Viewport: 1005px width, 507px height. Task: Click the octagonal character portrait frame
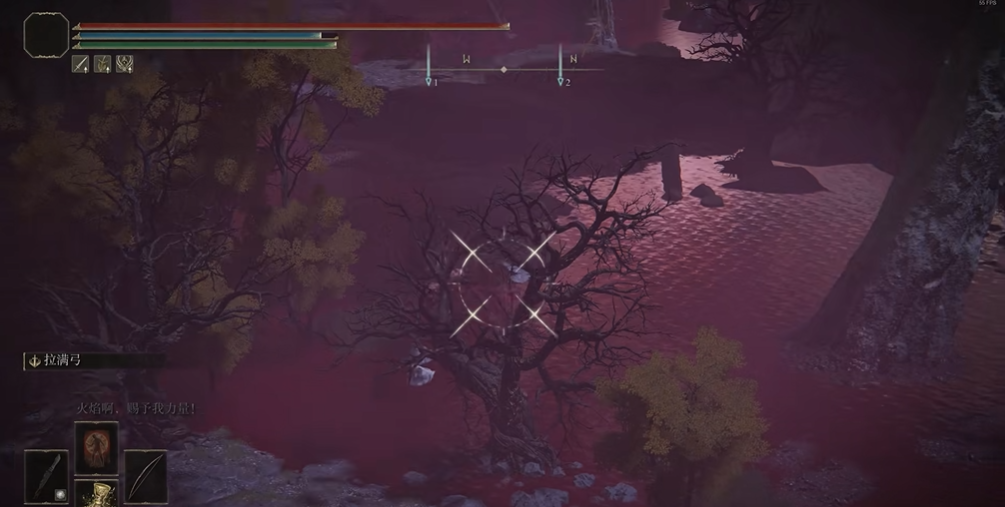coord(46,35)
